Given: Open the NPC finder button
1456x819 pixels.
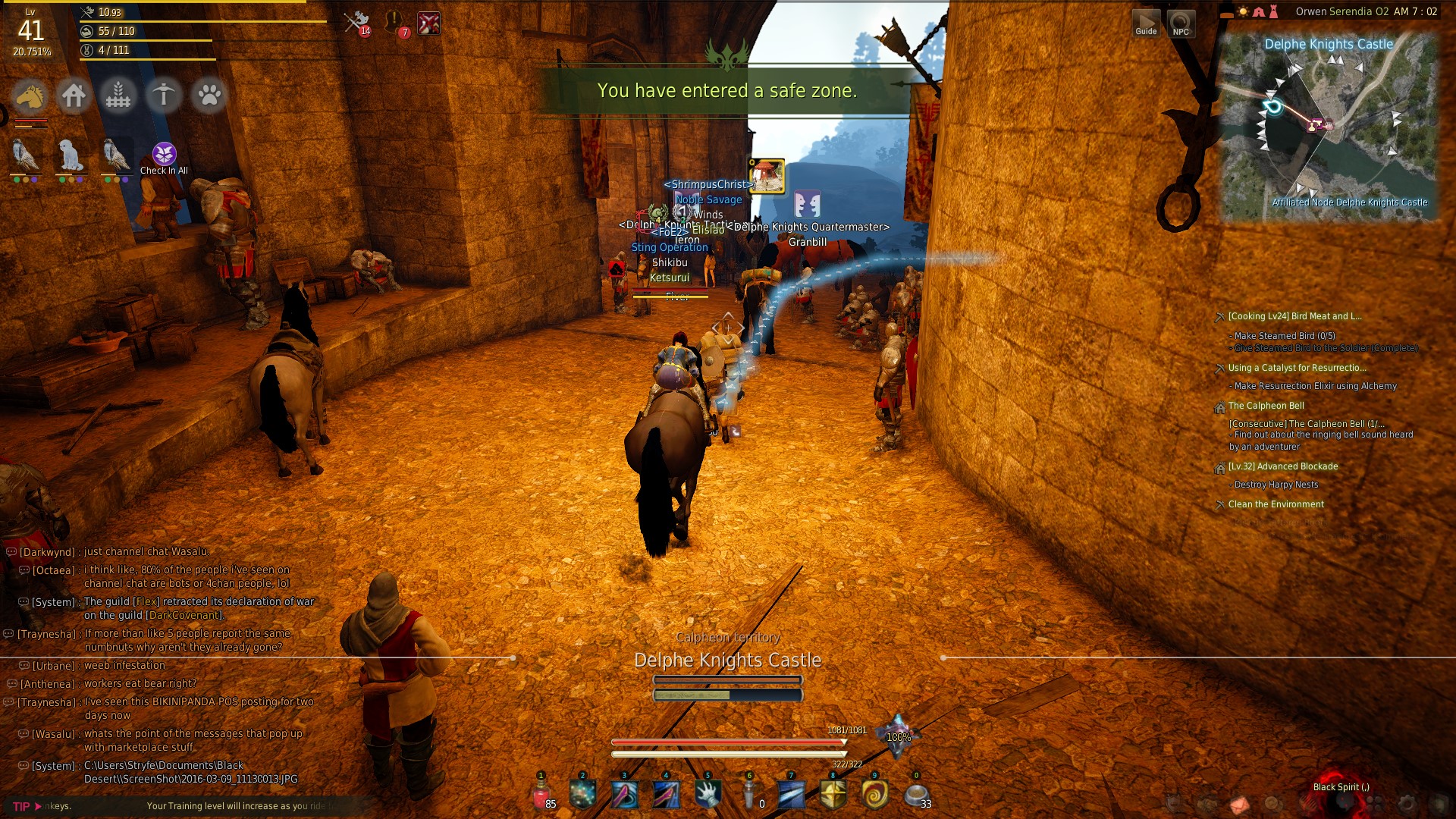Looking at the screenshot, I should tap(1181, 23).
